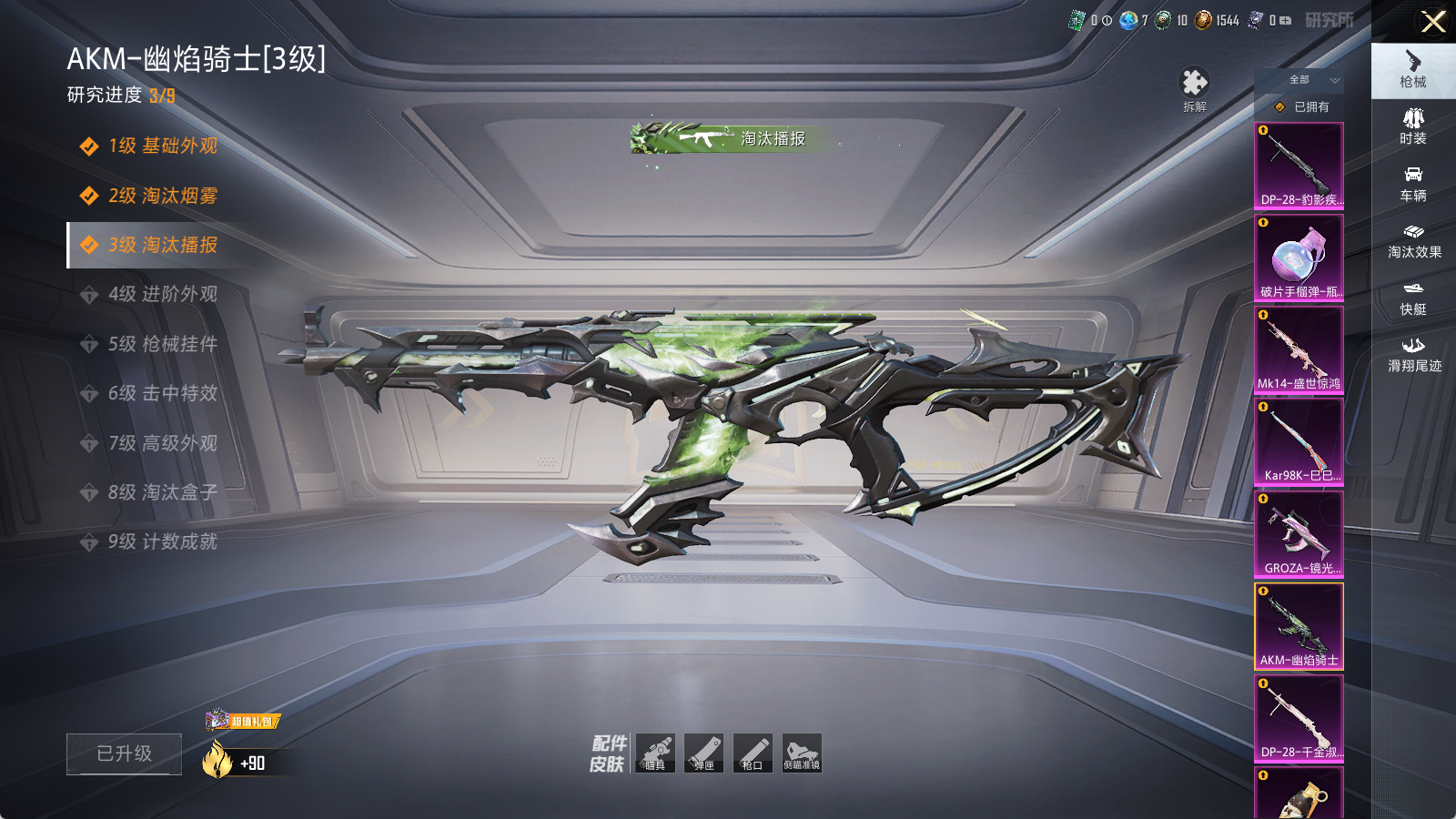The width and height of the screenshot is (1456, 819).
Task: Select the Mk14-盛世惊鸿 skin thumbnail
Action: point(1299,349)
